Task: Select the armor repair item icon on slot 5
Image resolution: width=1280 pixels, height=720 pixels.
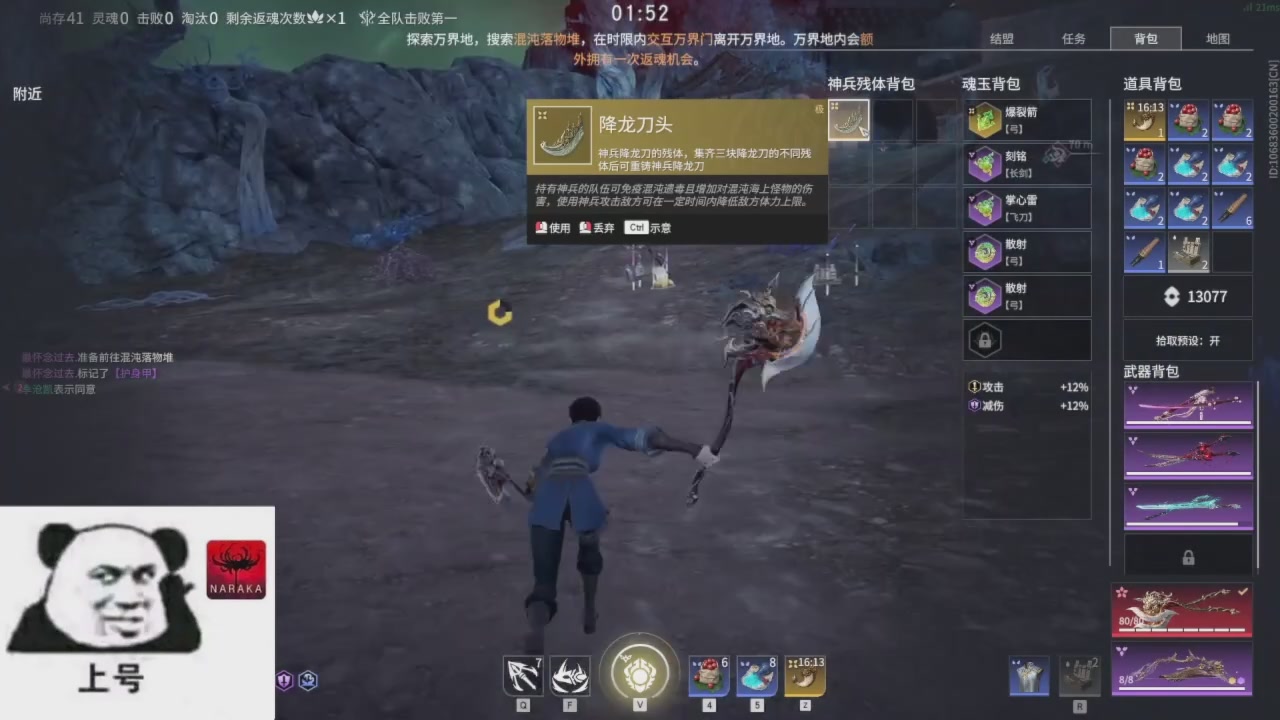Action: (x=757, y=676)
